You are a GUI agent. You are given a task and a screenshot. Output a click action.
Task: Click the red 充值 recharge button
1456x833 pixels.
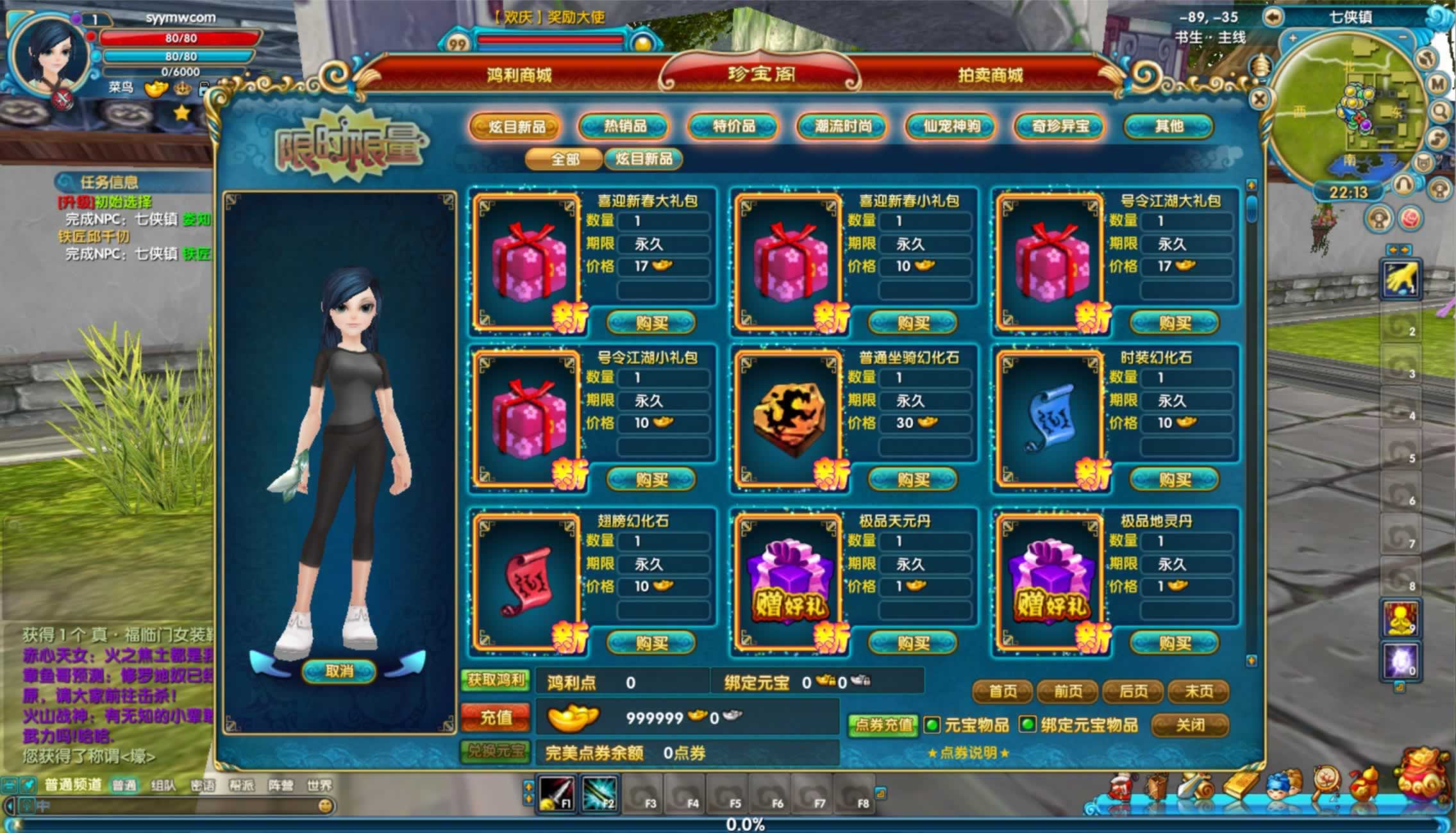[496, 717]
